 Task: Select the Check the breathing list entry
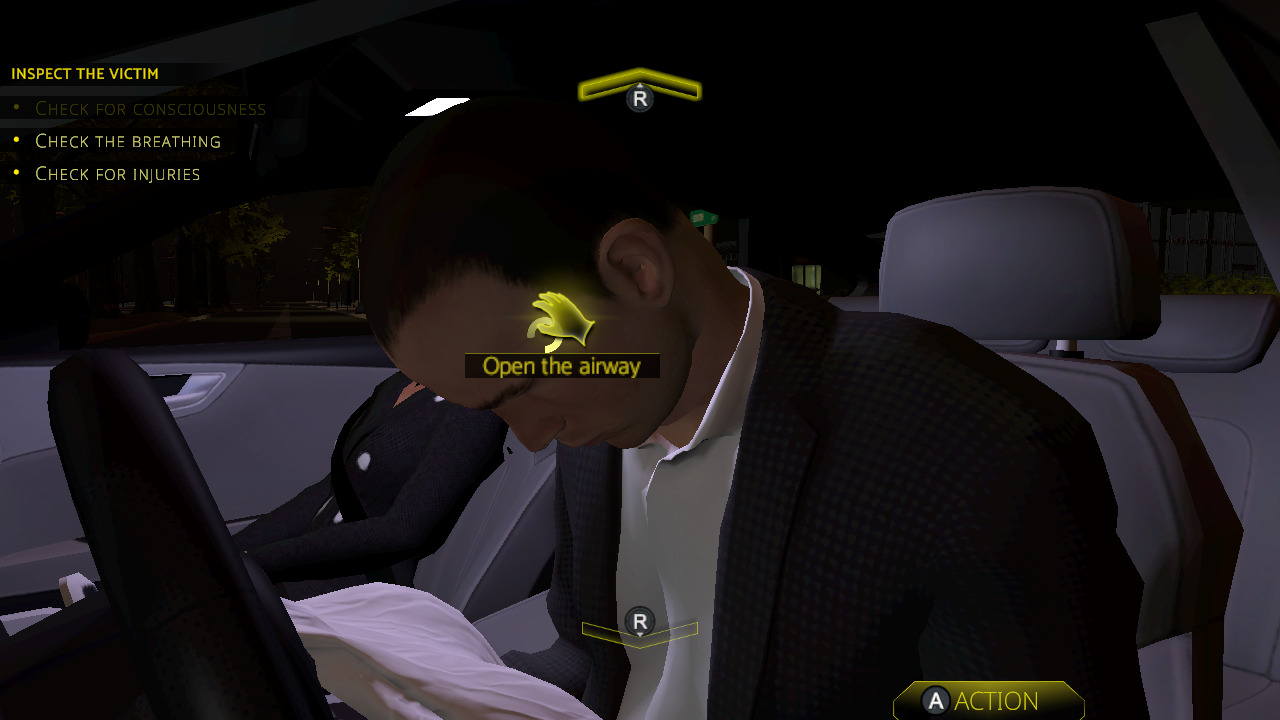pyautogui.click(x=127, y=141)
